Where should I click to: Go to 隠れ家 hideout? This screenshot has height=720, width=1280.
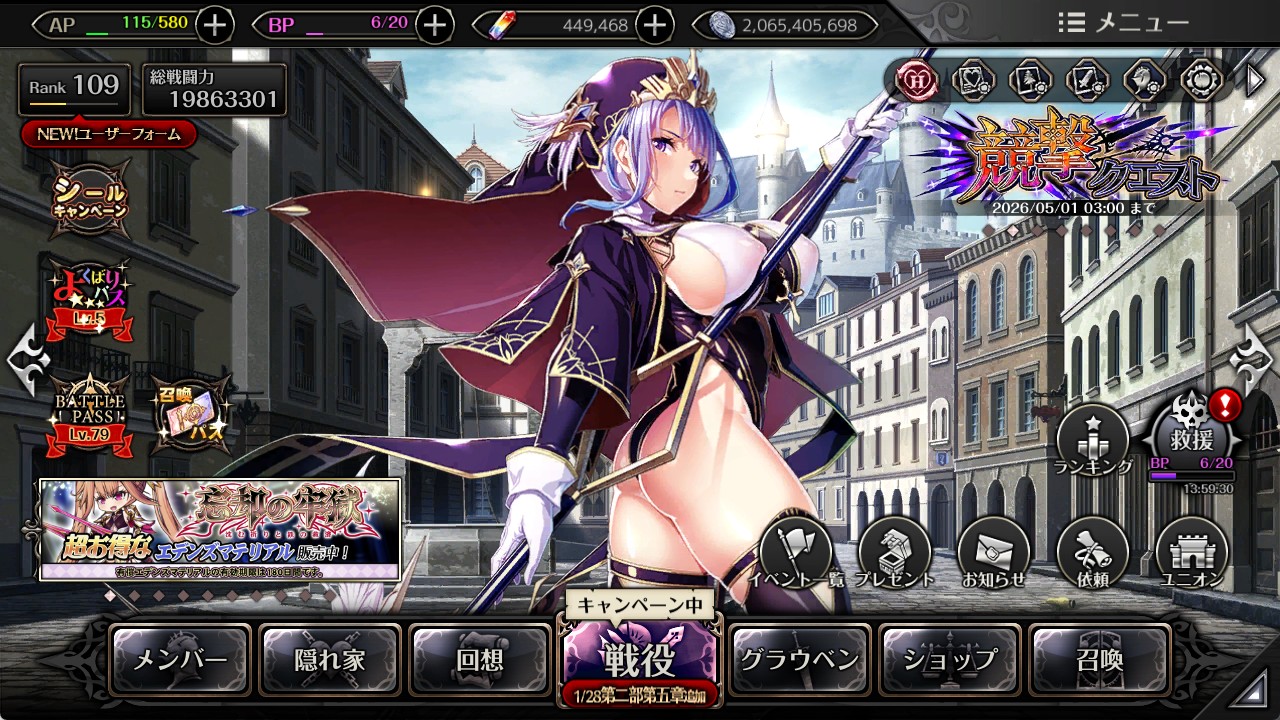point(330,660)
